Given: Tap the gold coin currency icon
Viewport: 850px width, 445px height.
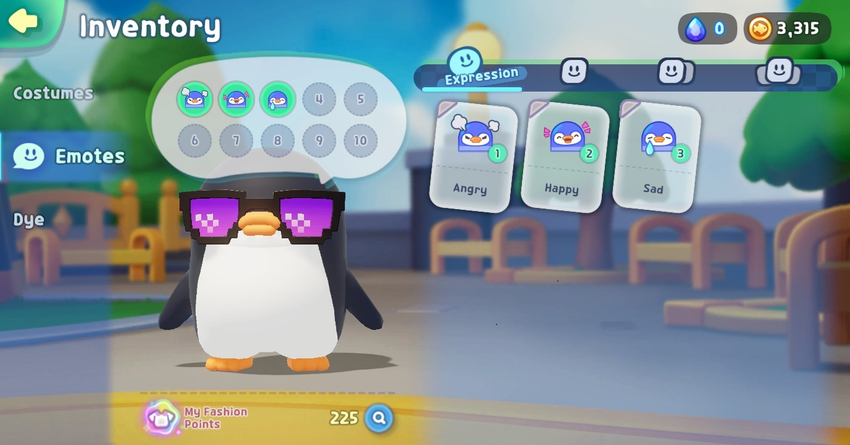Looking at the screenshot, I should 760,28.
